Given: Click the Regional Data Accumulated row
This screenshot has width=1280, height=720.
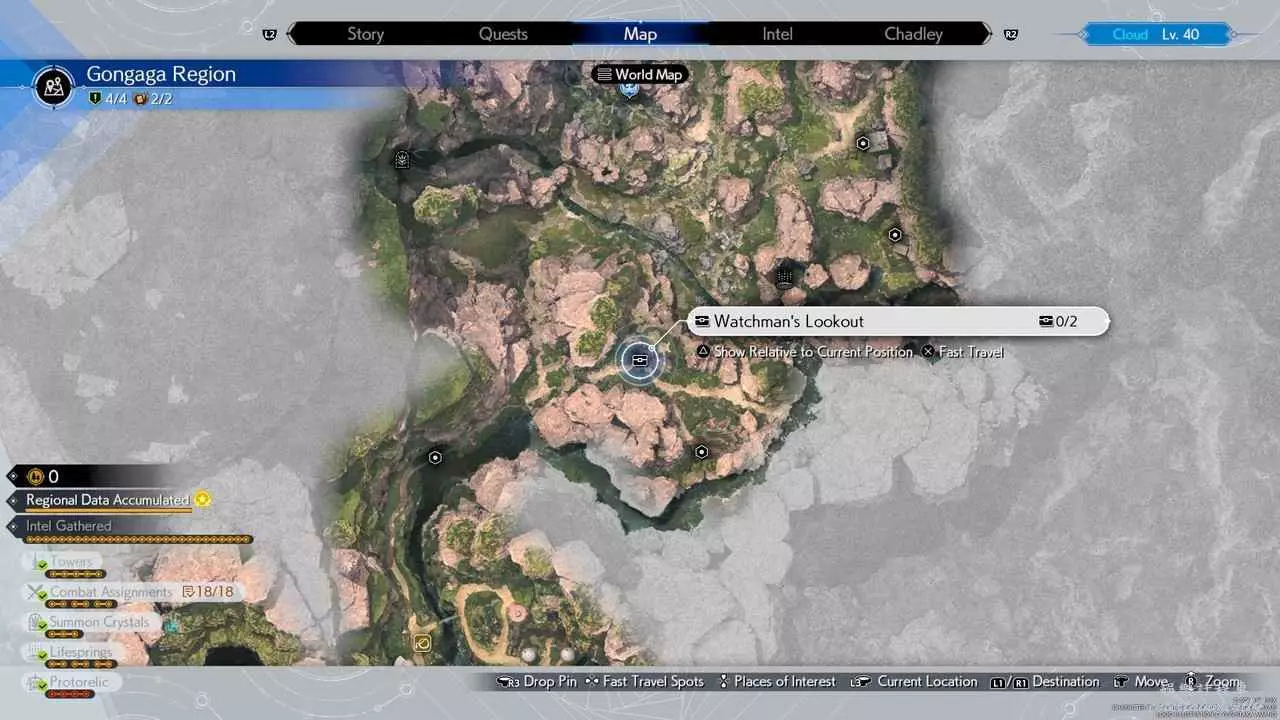Looking at the screenshot, I should 107,500.
